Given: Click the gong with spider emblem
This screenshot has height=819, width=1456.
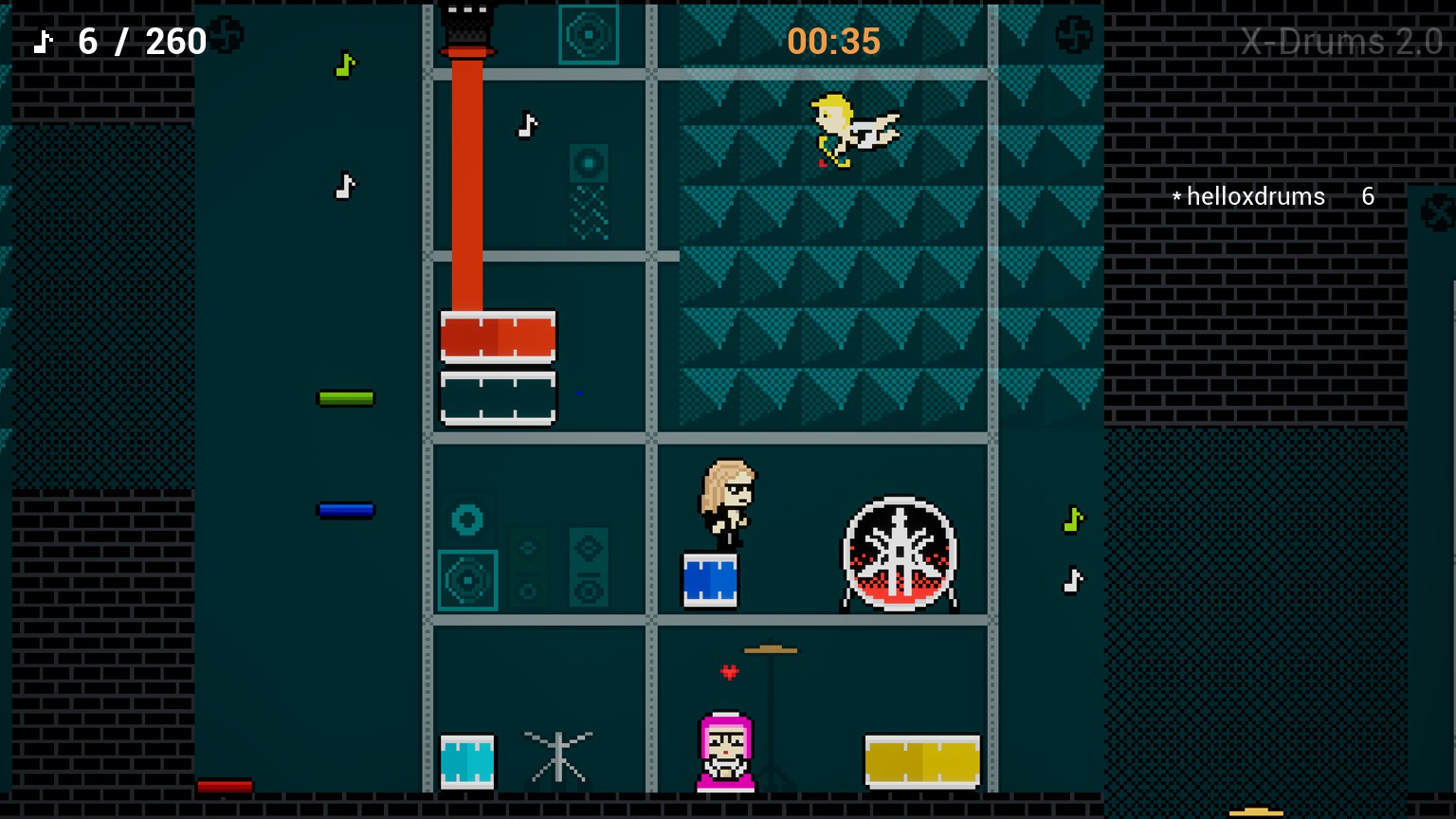Looking at the screenshot, I should pos(899,555).
